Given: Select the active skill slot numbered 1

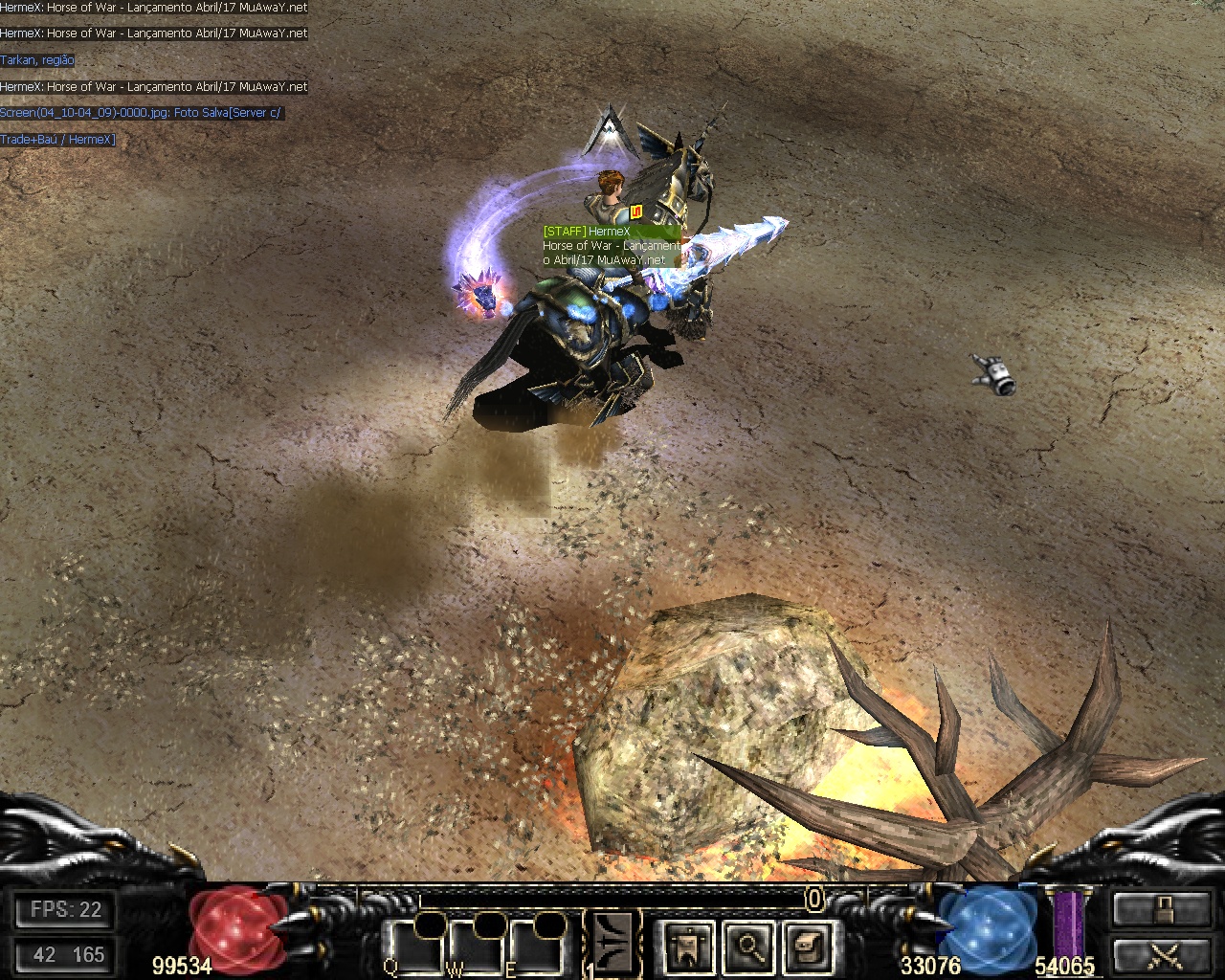Looking at the screenshot, I should (x=612, y=944).
